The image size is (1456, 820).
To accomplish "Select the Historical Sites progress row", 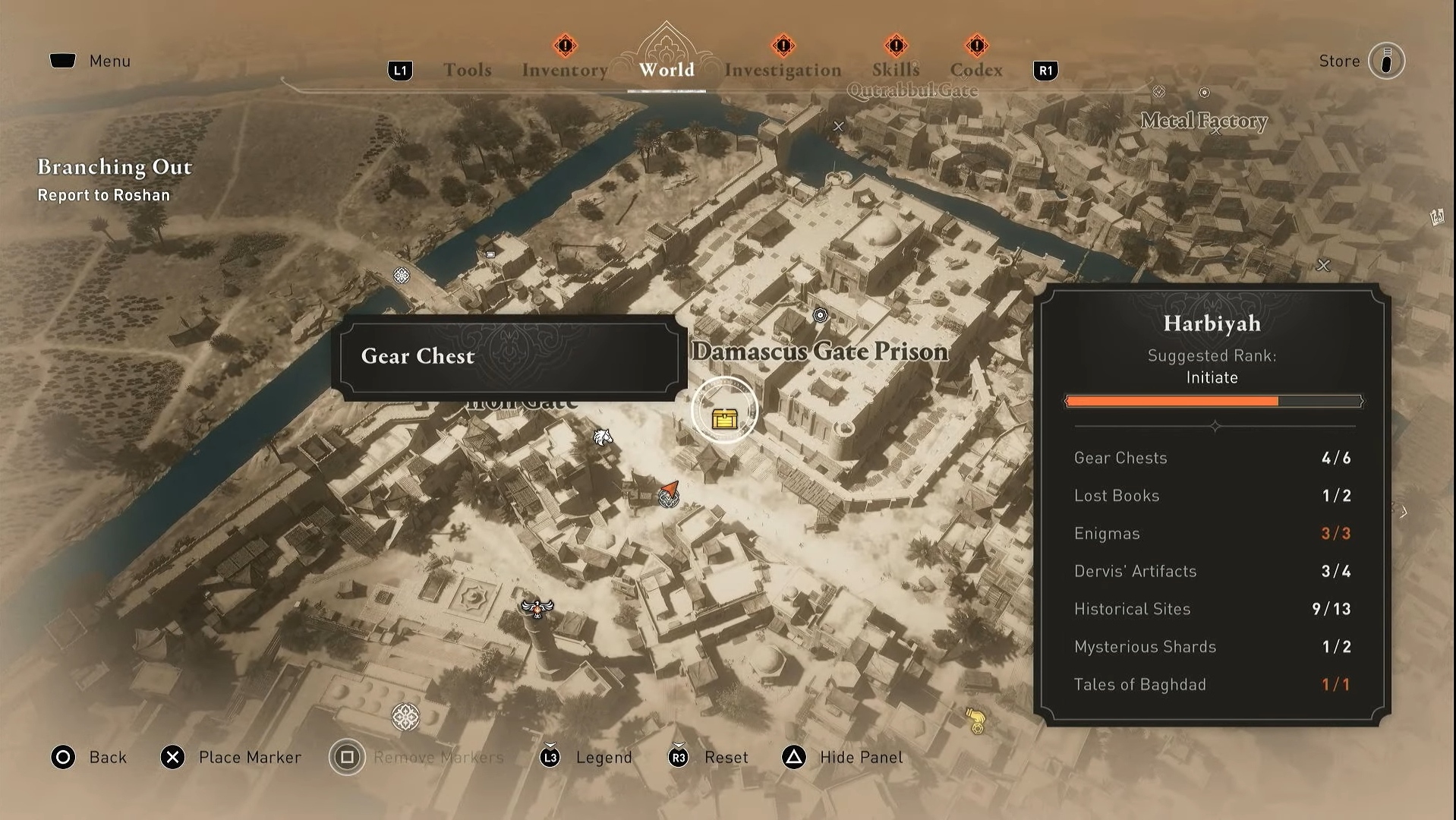I will pos(1212,609).
